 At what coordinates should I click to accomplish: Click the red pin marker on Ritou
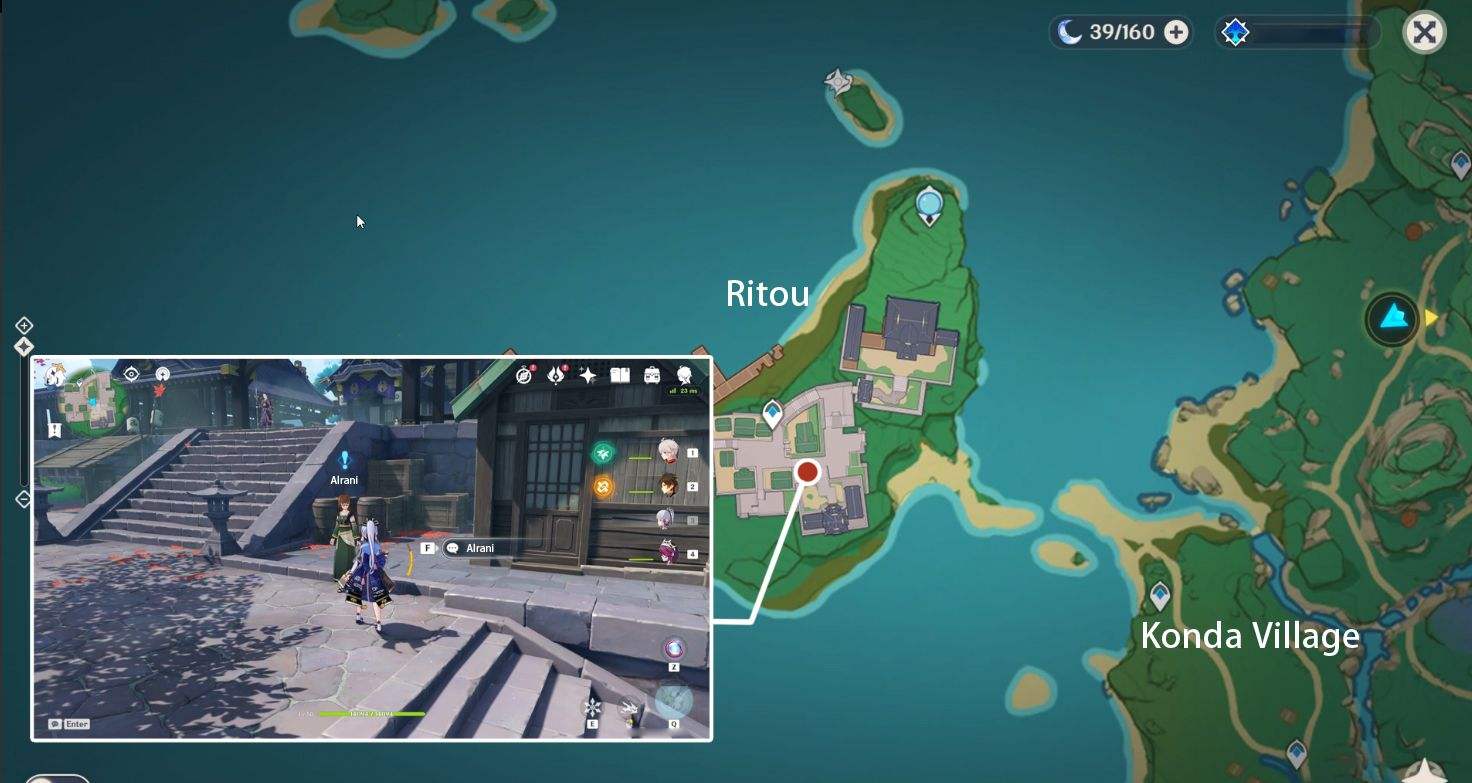point(808,469)
